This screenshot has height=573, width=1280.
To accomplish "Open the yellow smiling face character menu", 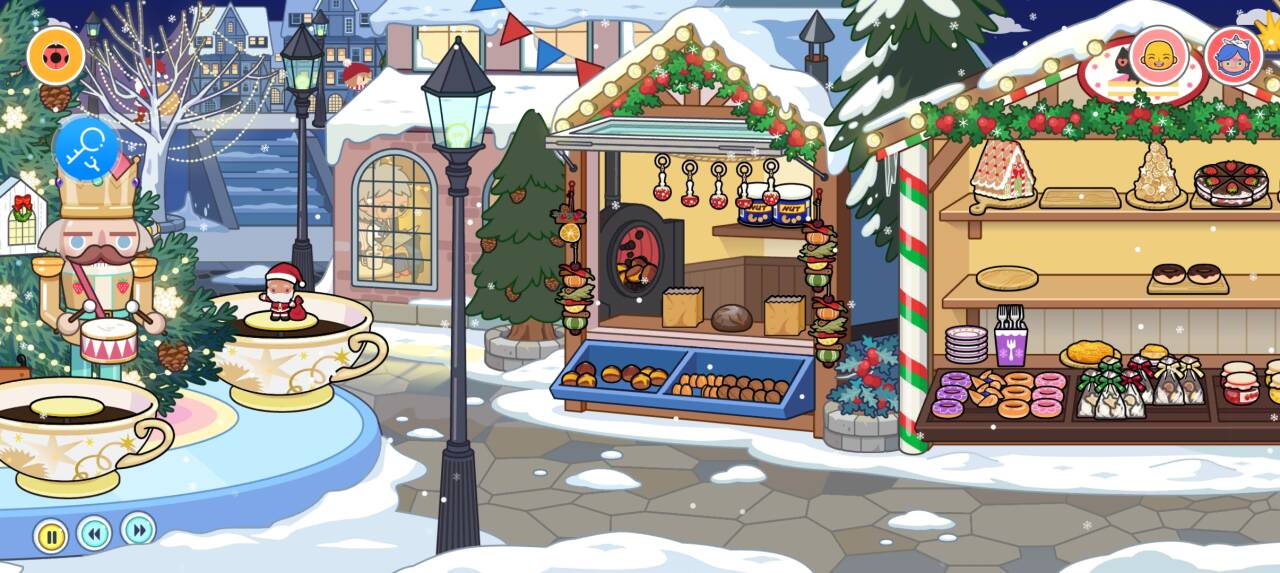I will coord(1159,54).
